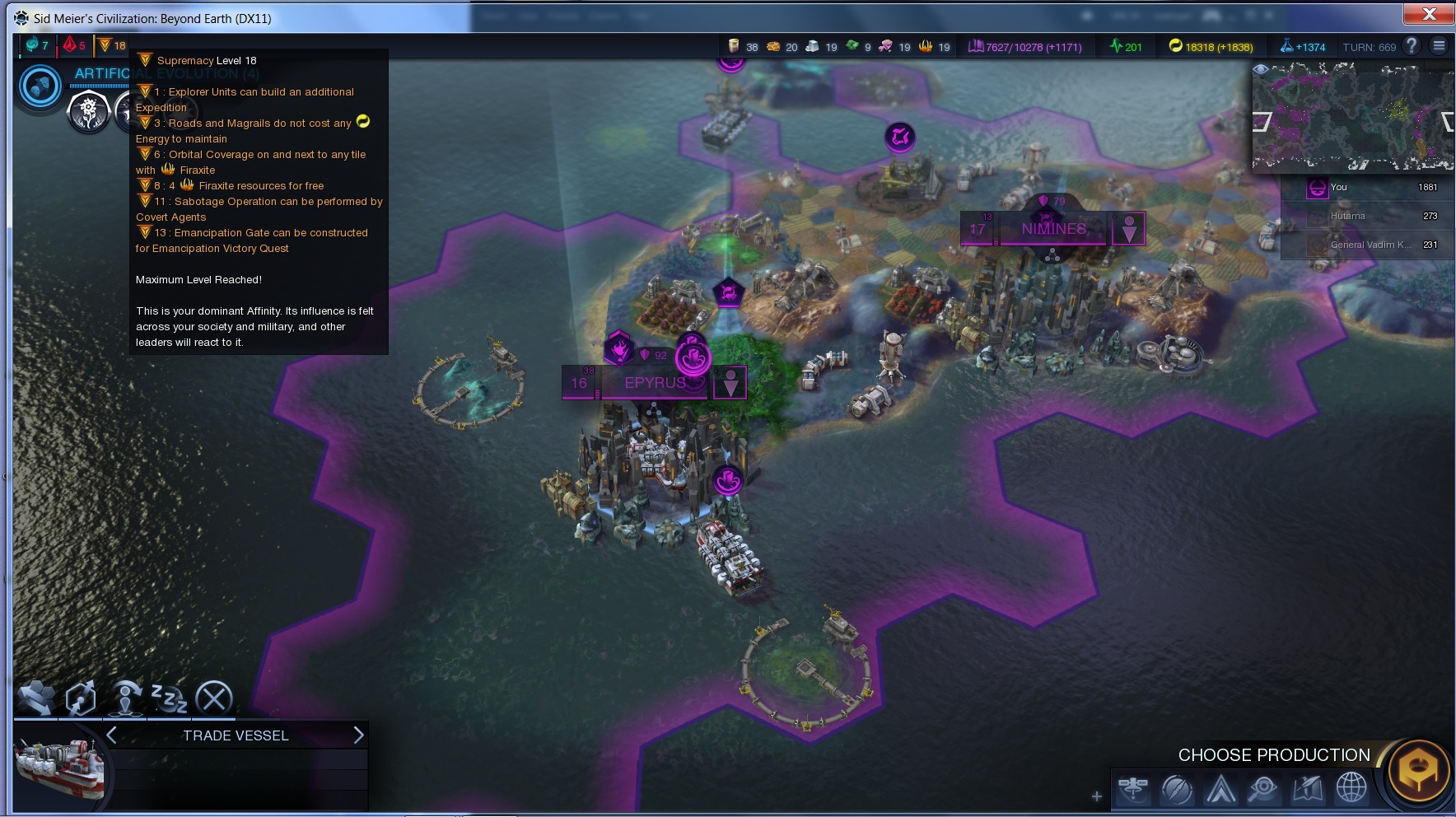Select the Supremacy affinity level indicator

pyautogui.click(x=112, y=45)
